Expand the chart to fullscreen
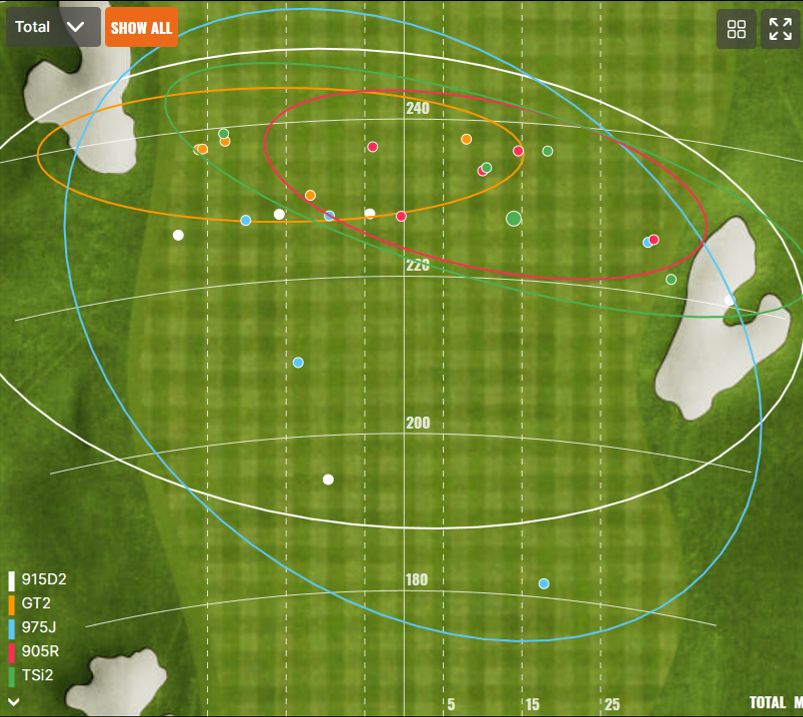The height and width of the screenshot is (717, 803). (780, 29)
